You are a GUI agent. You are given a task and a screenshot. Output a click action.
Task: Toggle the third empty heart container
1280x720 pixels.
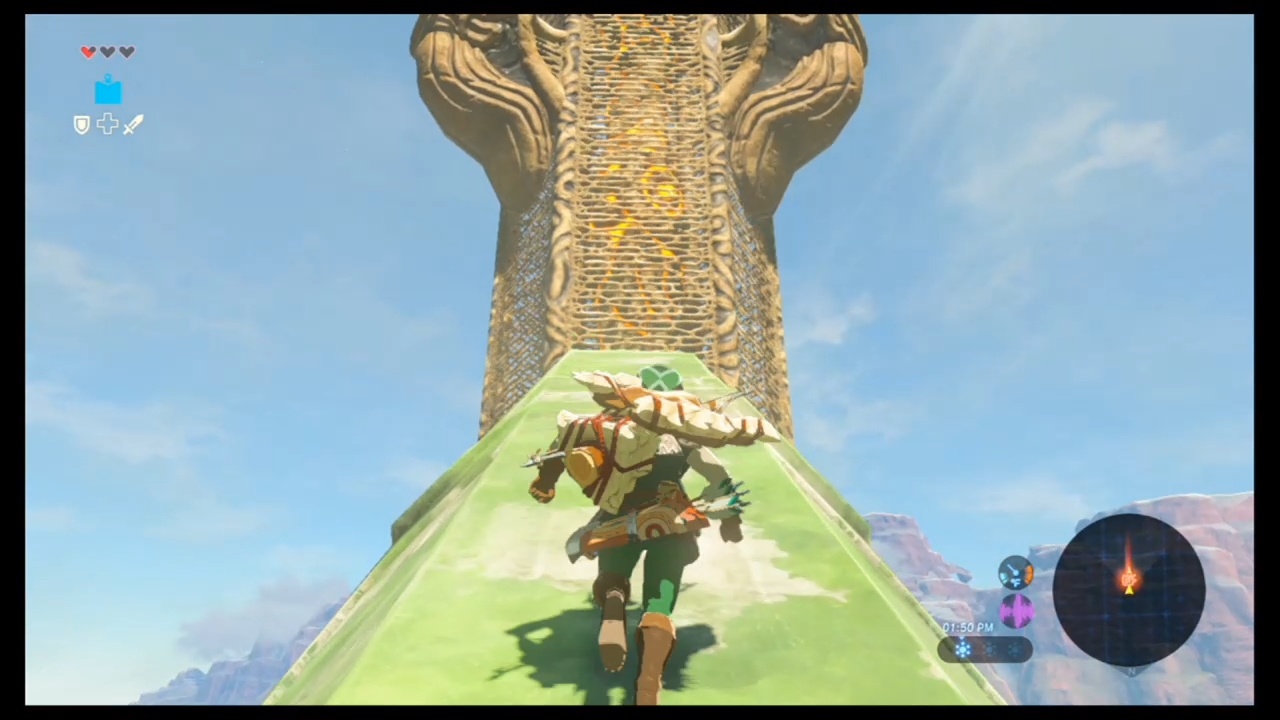coord(126,52)
